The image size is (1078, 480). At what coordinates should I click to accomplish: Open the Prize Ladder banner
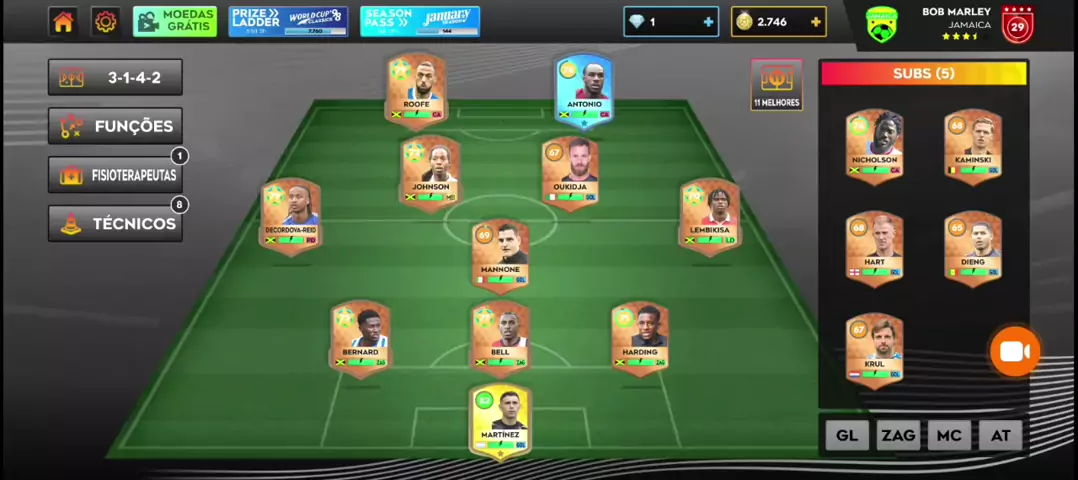coord(288,21)
